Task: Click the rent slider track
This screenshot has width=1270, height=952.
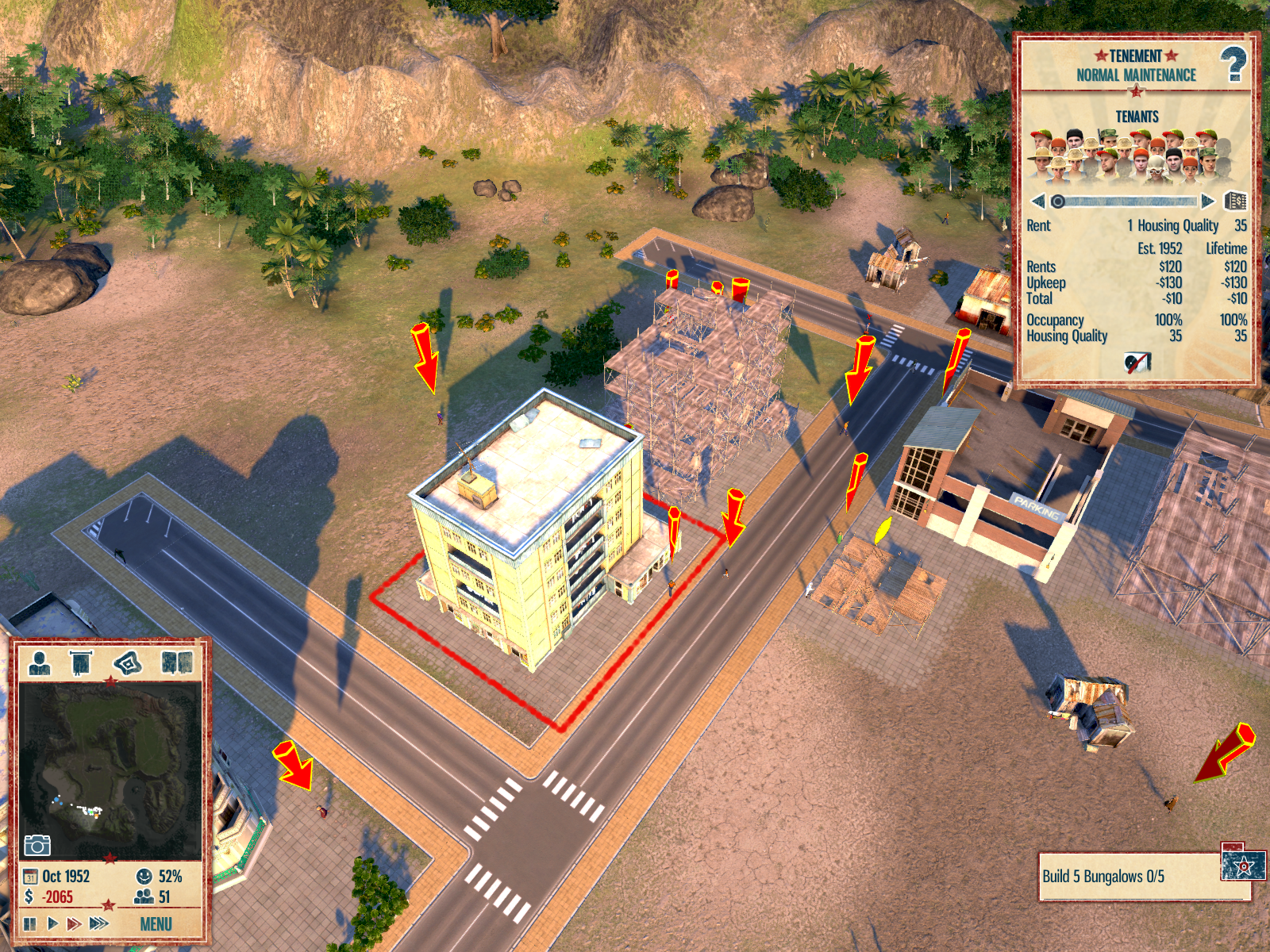Action: [x=1127, y=202]
